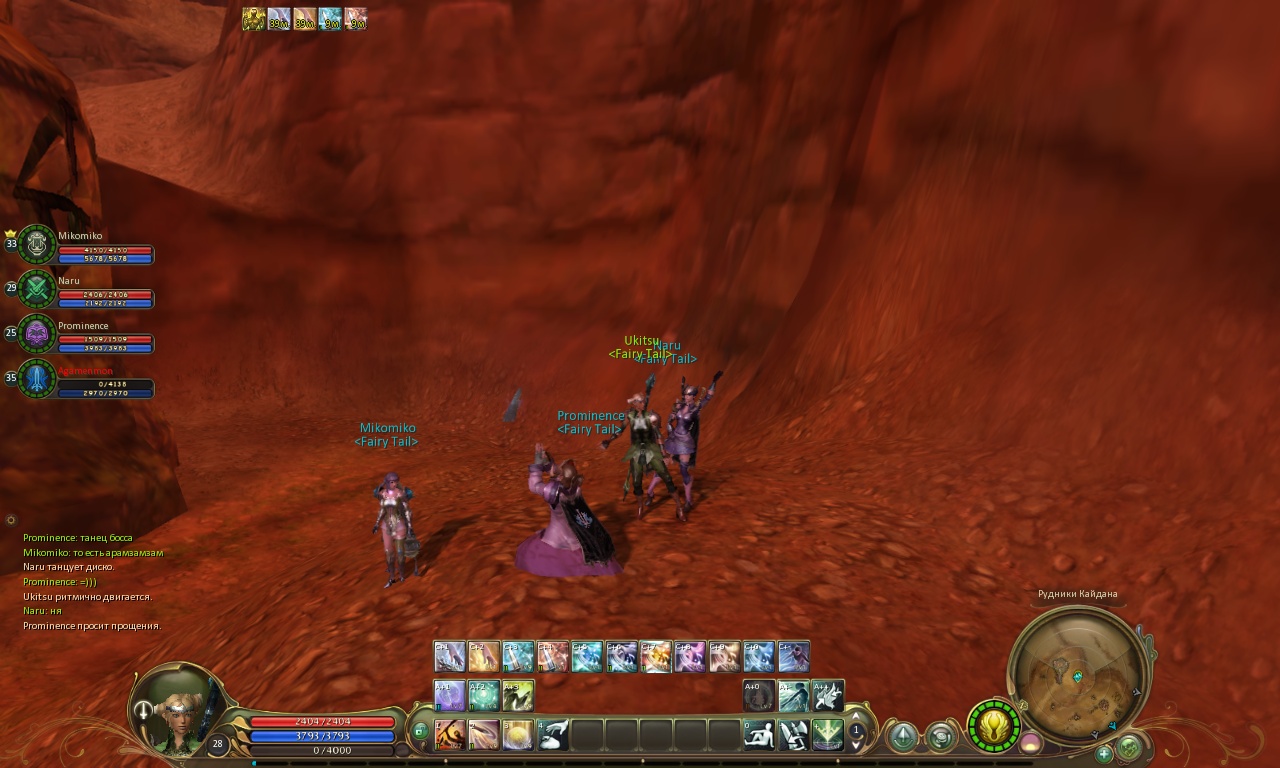Activate the sitting figure rest skill
This screenshot has height=768, width=1280.
[760, 735]
